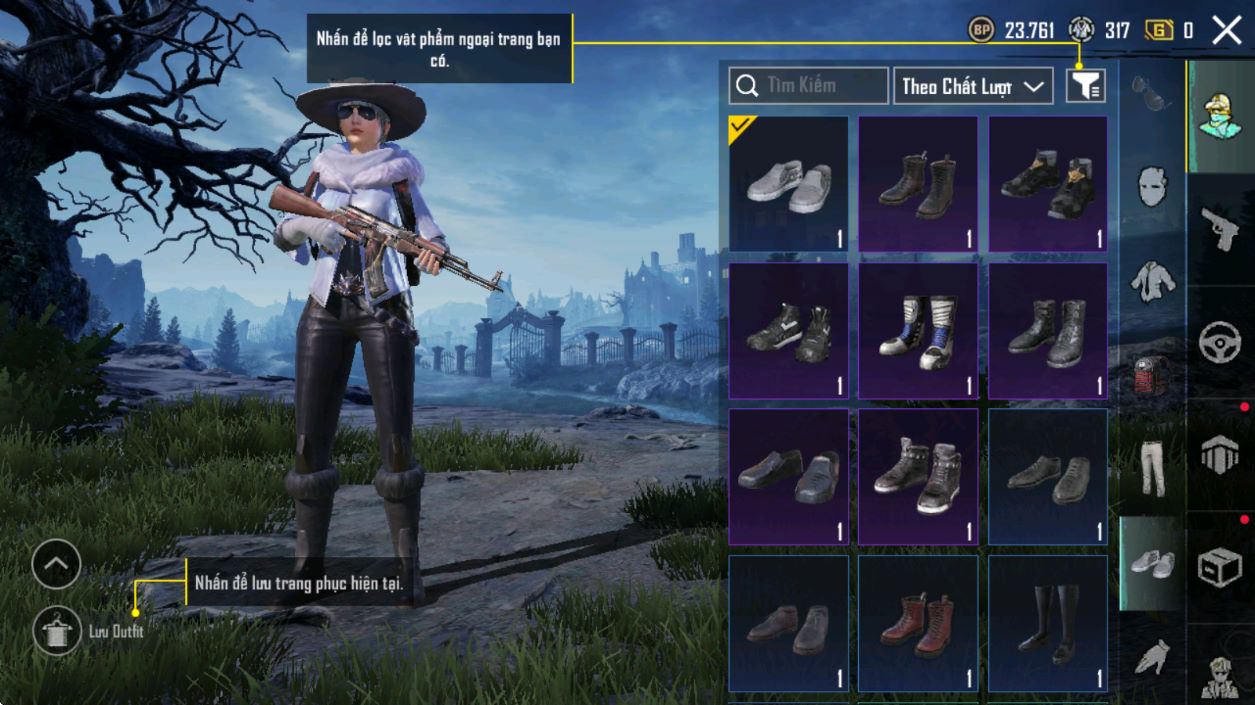Open the pistol weapon skins tab
This screenshot has width=1255, height=705.
click(x=1219, y=230)
